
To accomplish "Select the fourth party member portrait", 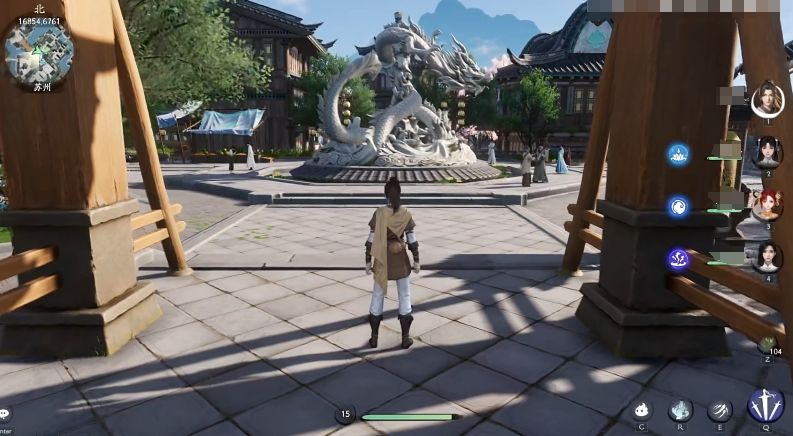I will 767,257.
